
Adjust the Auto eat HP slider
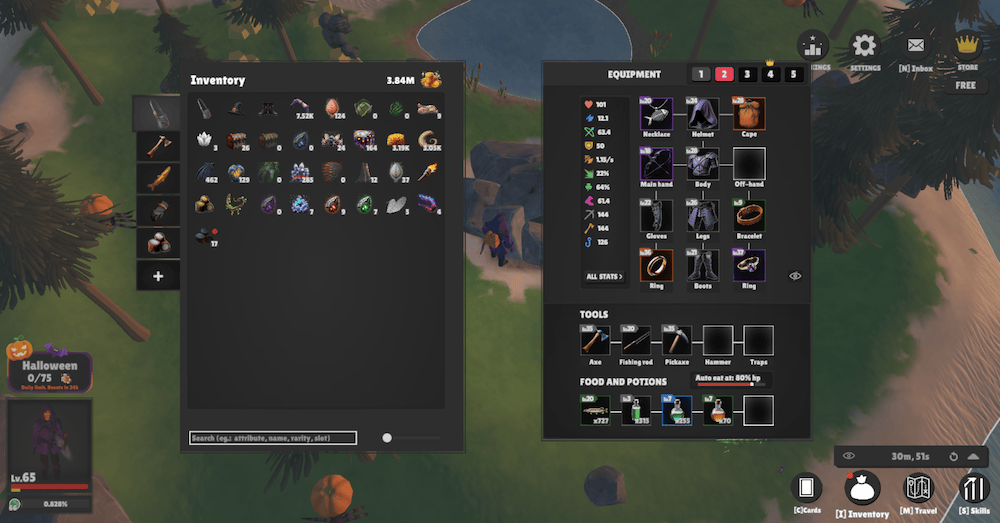click(x=732, y=385)
